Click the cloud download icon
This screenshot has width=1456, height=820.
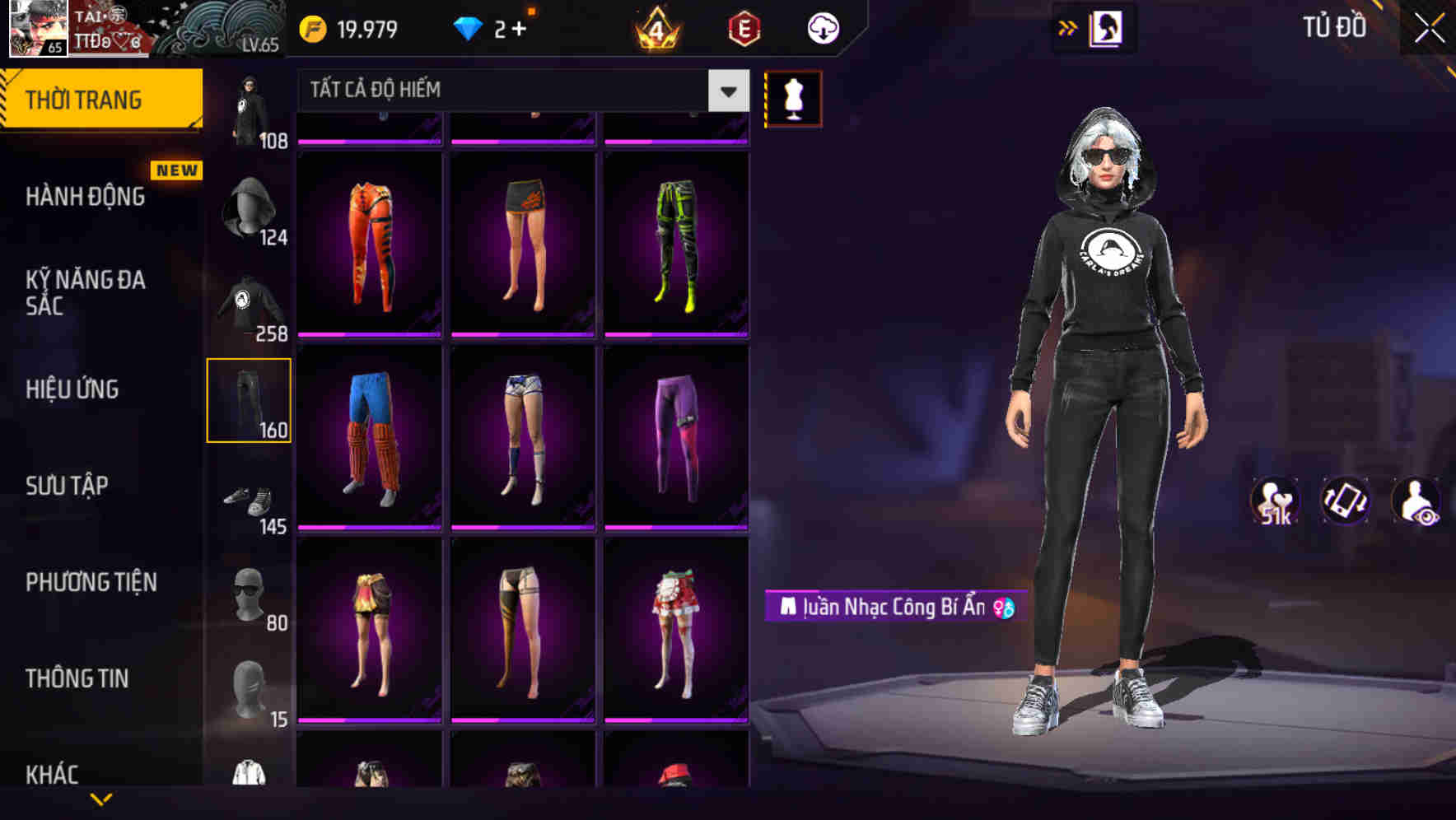821,27
